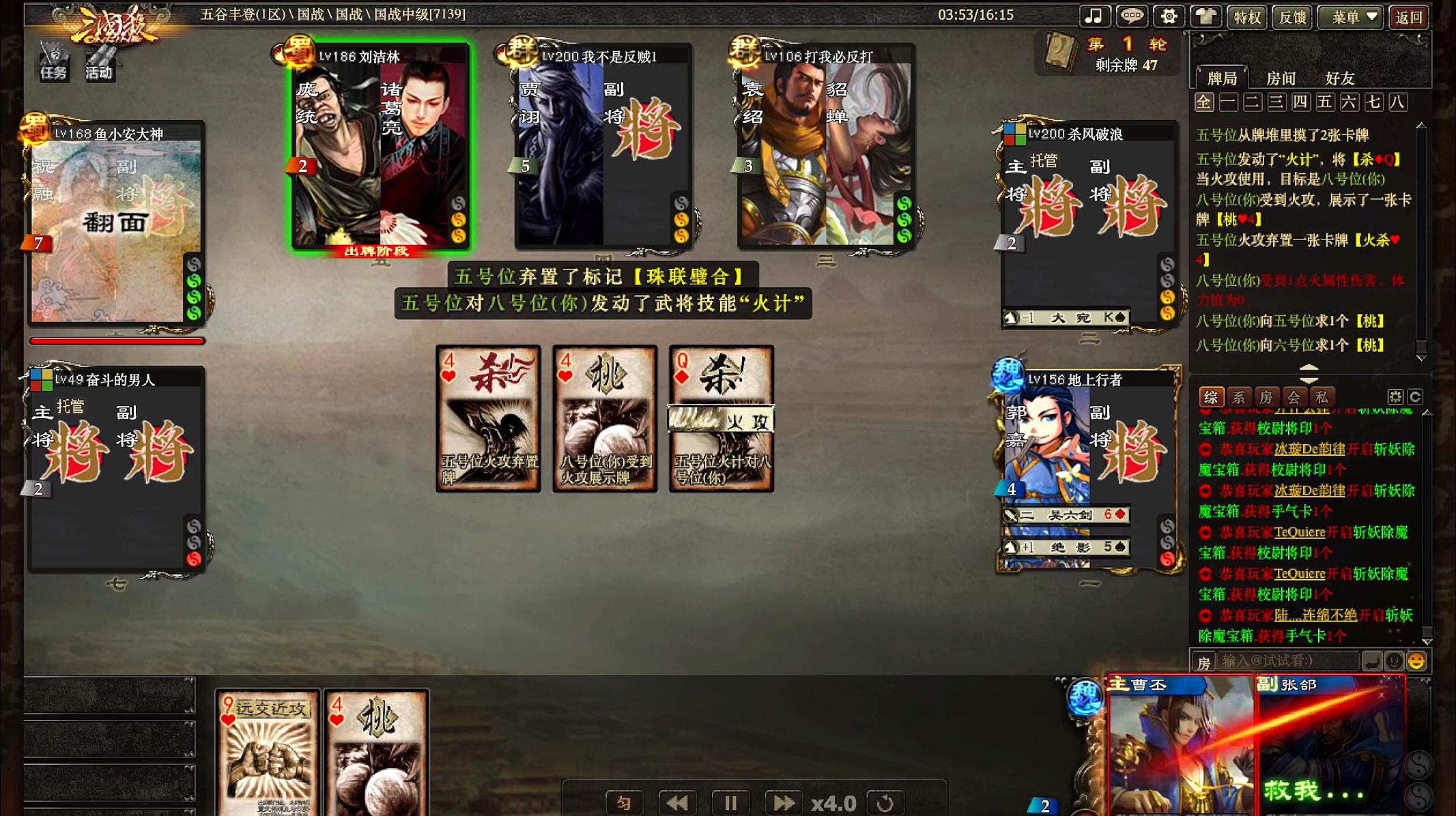
Task: Open the 菜单 dropdown menu
Action: (x=1351, y=16)
